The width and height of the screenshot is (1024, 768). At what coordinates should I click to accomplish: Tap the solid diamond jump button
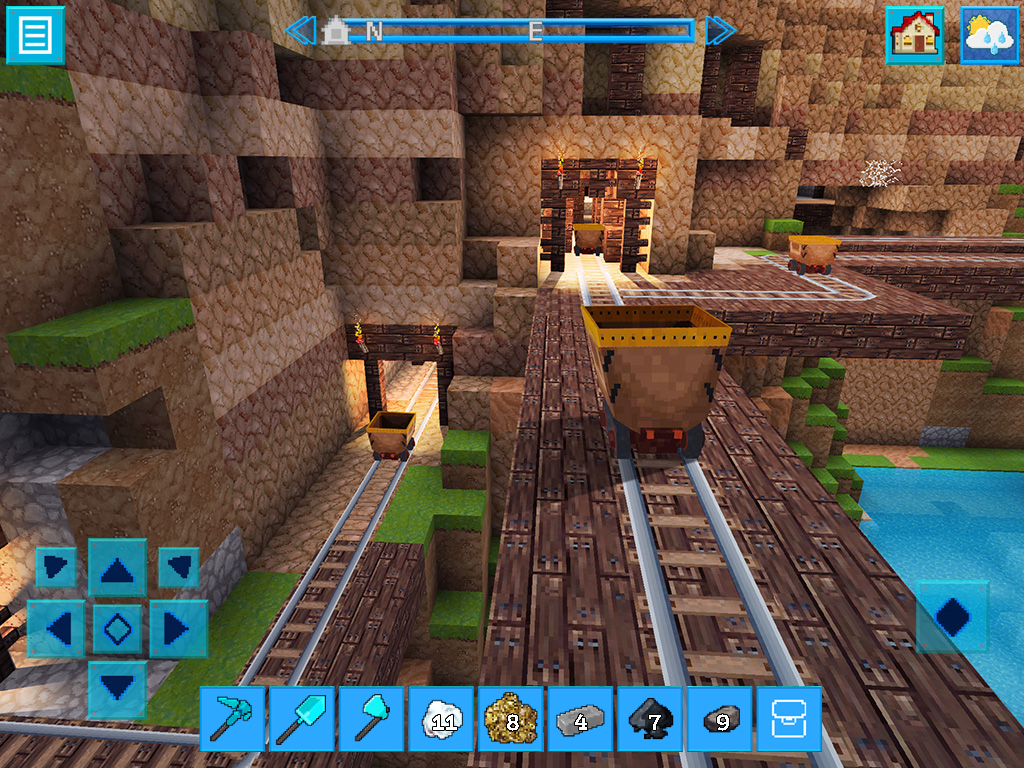pyautogui.click(x=951, y=616)
